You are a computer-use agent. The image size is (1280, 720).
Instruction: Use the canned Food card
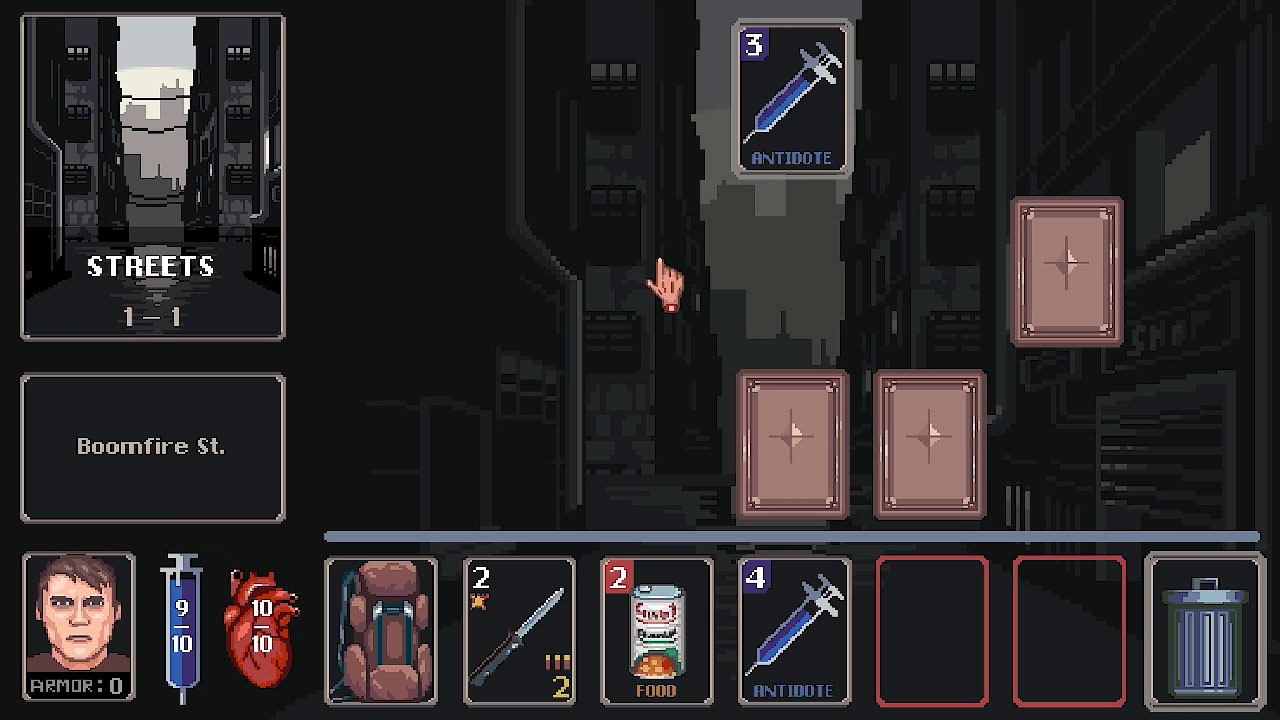click(x=656, y=632)
